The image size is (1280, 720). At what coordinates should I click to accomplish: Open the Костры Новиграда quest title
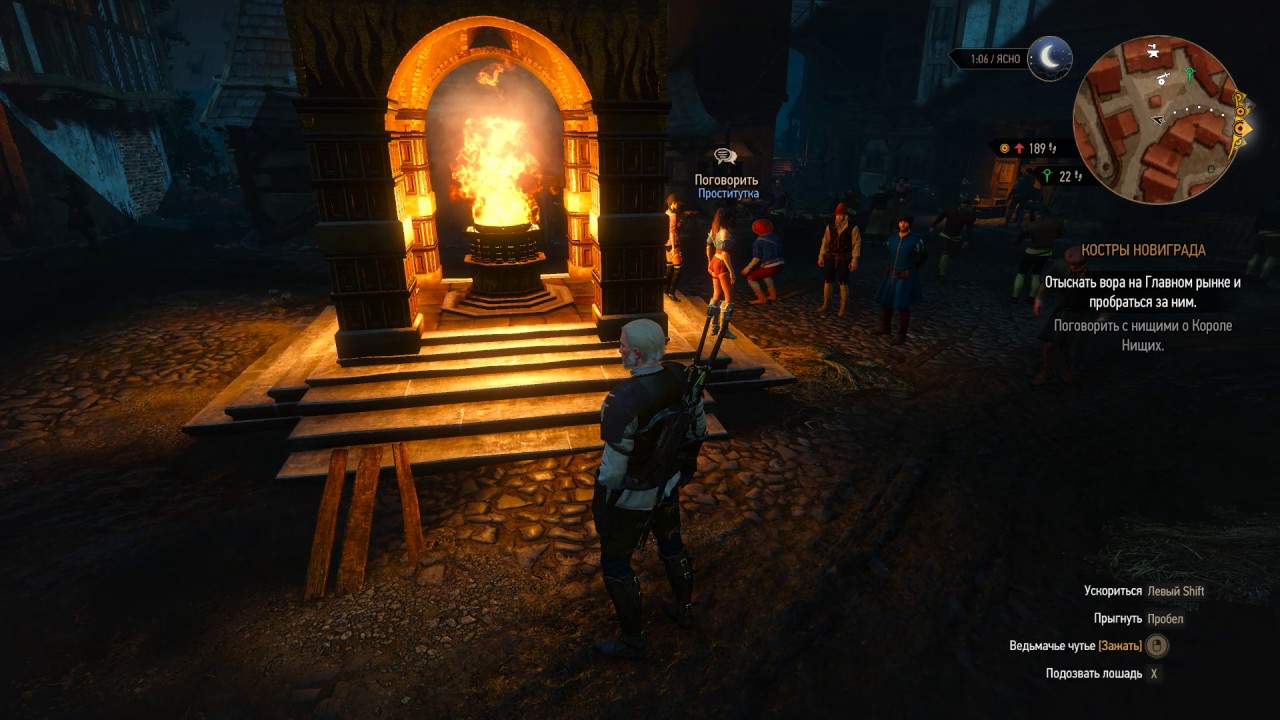(1143, 250)
